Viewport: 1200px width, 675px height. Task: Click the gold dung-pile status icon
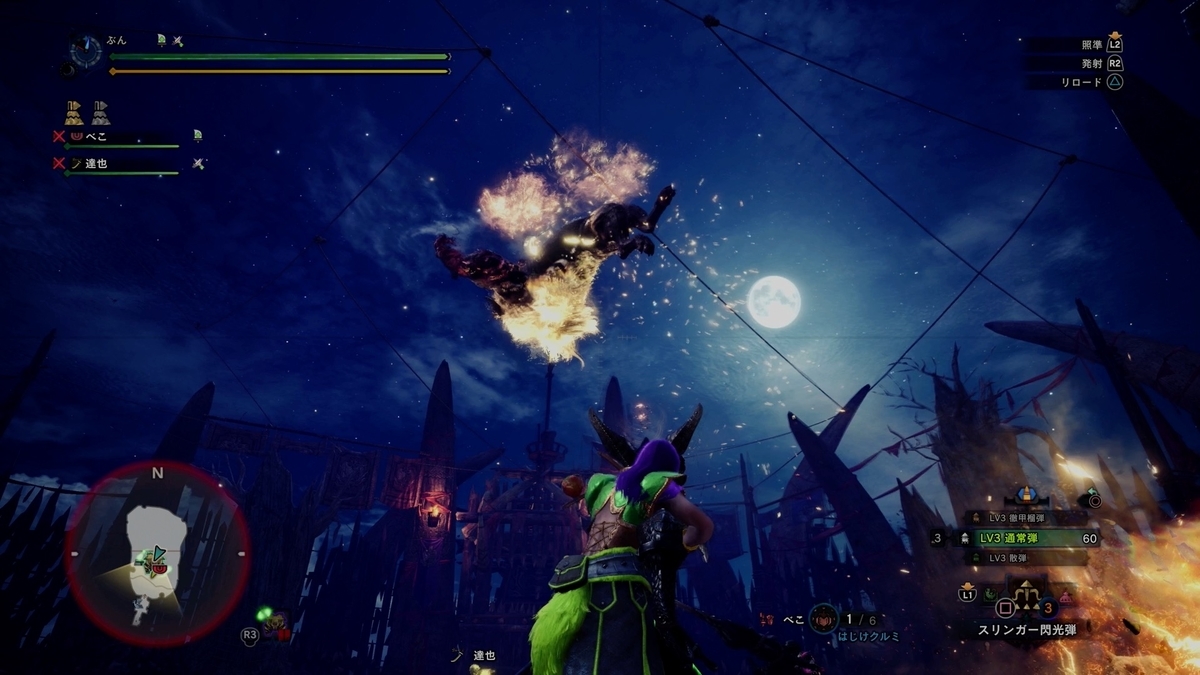pyautogui.click(x=74, y=111)
